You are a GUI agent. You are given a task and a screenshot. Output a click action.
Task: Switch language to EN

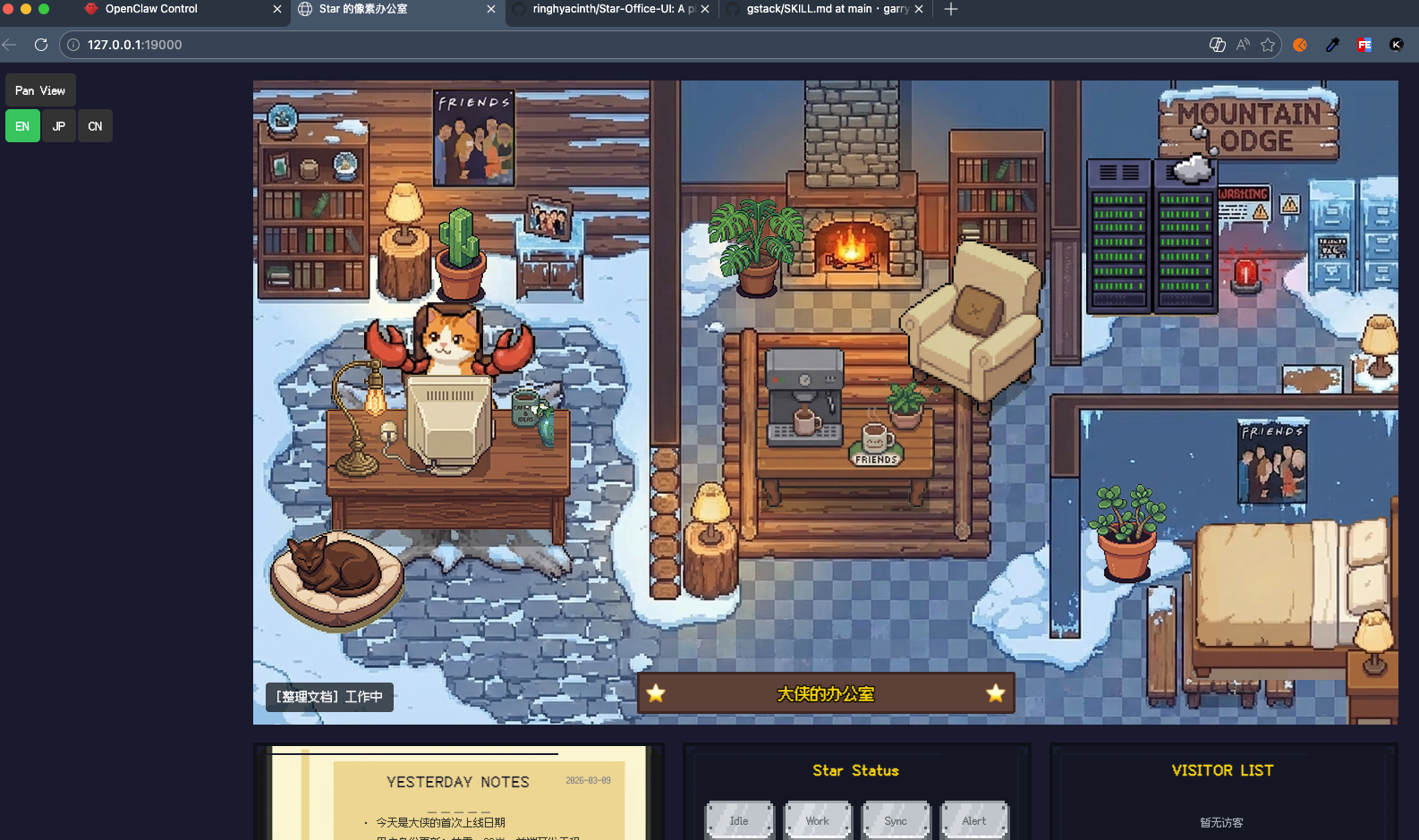pyautogui.click(x=22, y=126)
